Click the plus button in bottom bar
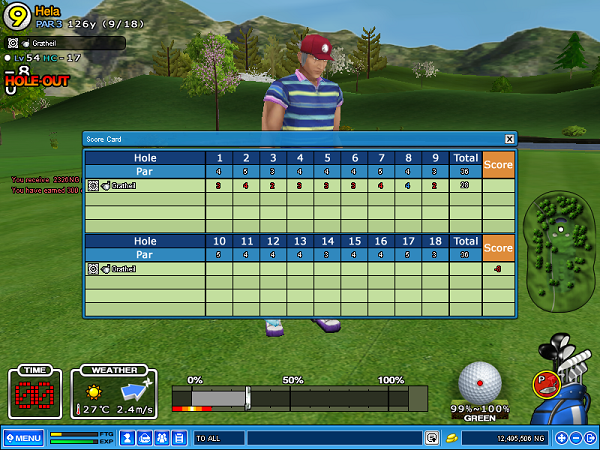 point(562,438)
